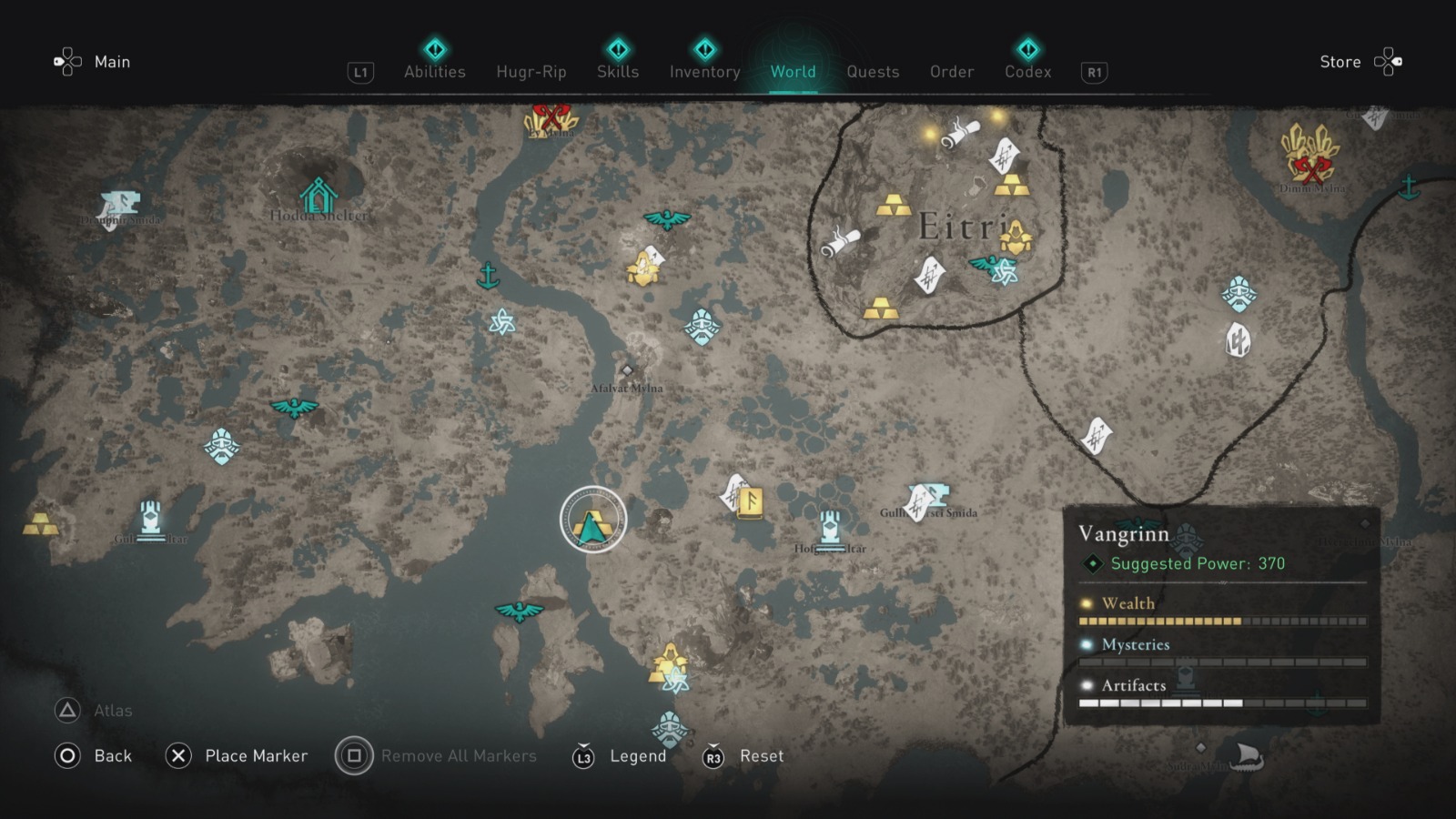The image size is (1456, 819).
Task: Click Remove All Markers
Action: click(x=459, y=755)
